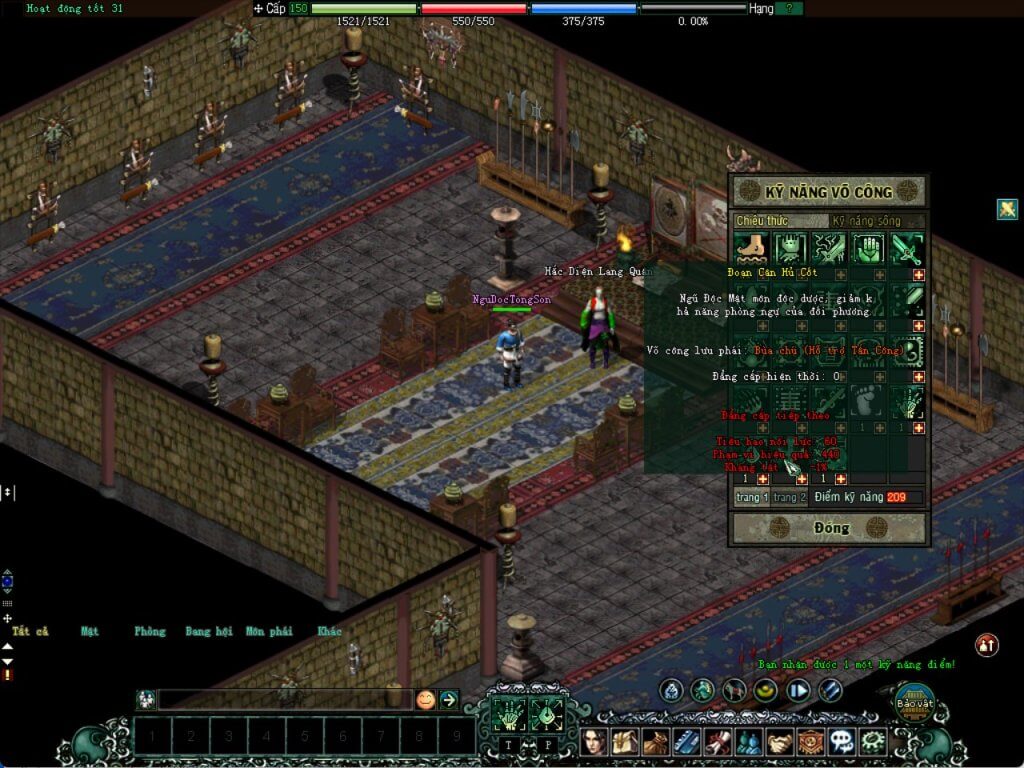
Task: Open the character portrait menu icon
Action: (x=598, y=742)
